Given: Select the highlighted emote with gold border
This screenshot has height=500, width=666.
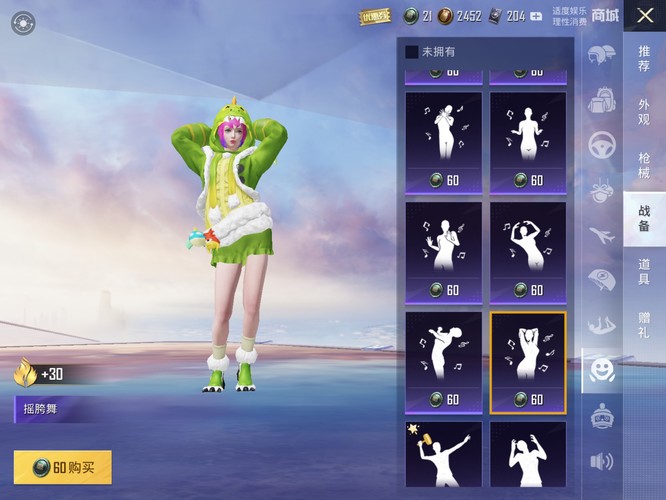Looking at the screenshot, I should tap(528, 361).
